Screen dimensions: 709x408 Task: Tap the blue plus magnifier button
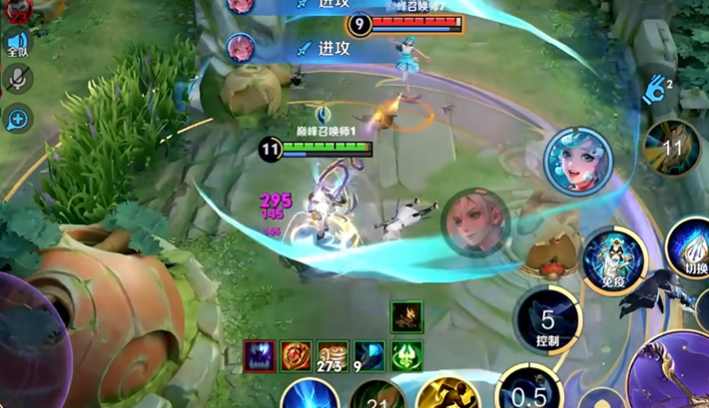coord(18,119)
